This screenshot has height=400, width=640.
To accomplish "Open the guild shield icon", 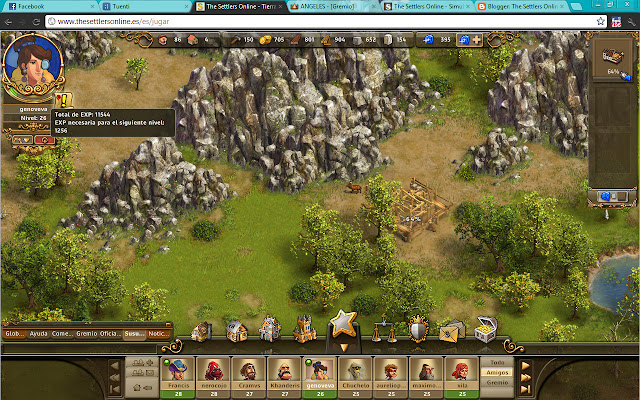I will click(x=417, y=328).
